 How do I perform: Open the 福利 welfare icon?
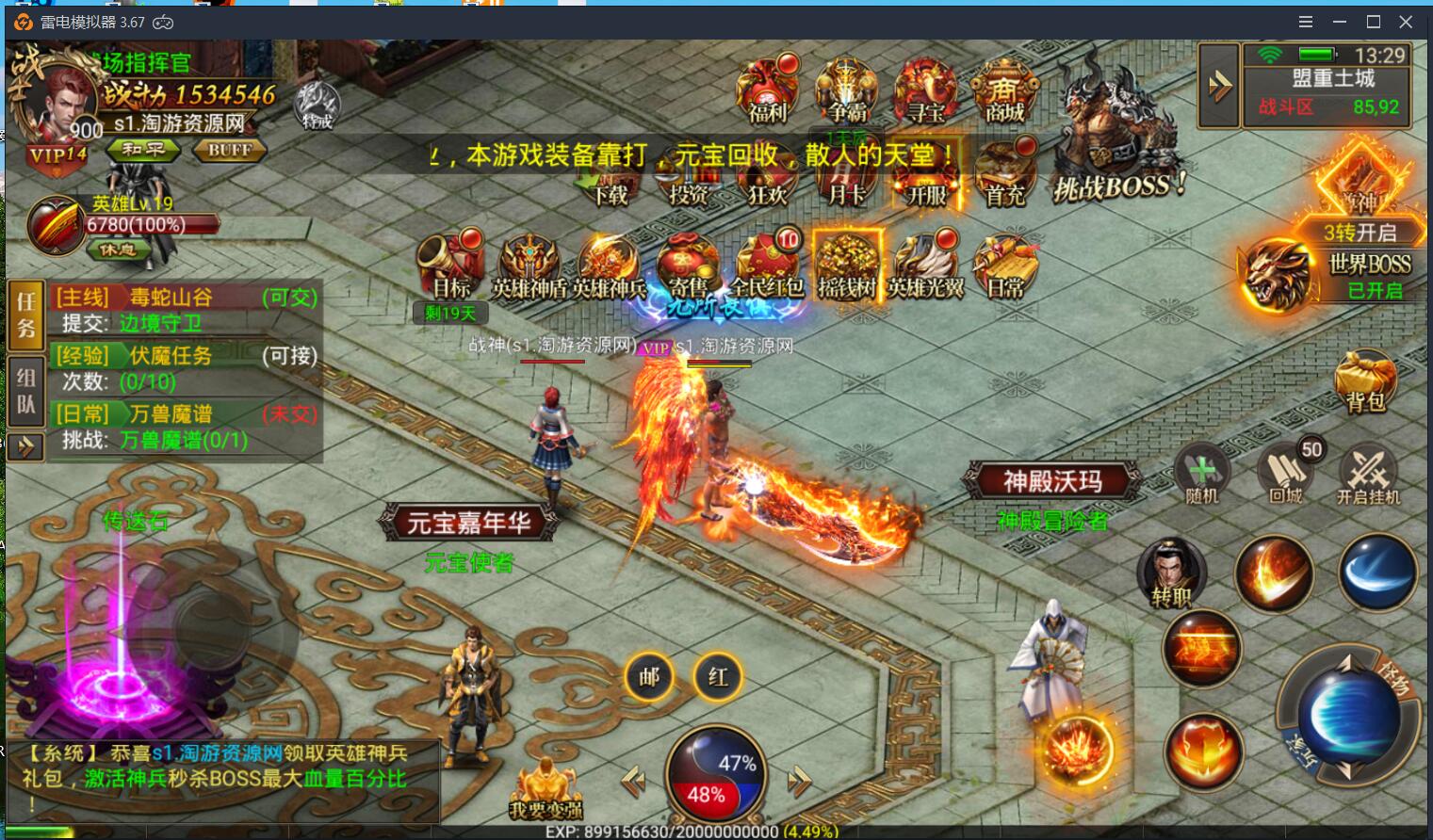click(768, 91)
